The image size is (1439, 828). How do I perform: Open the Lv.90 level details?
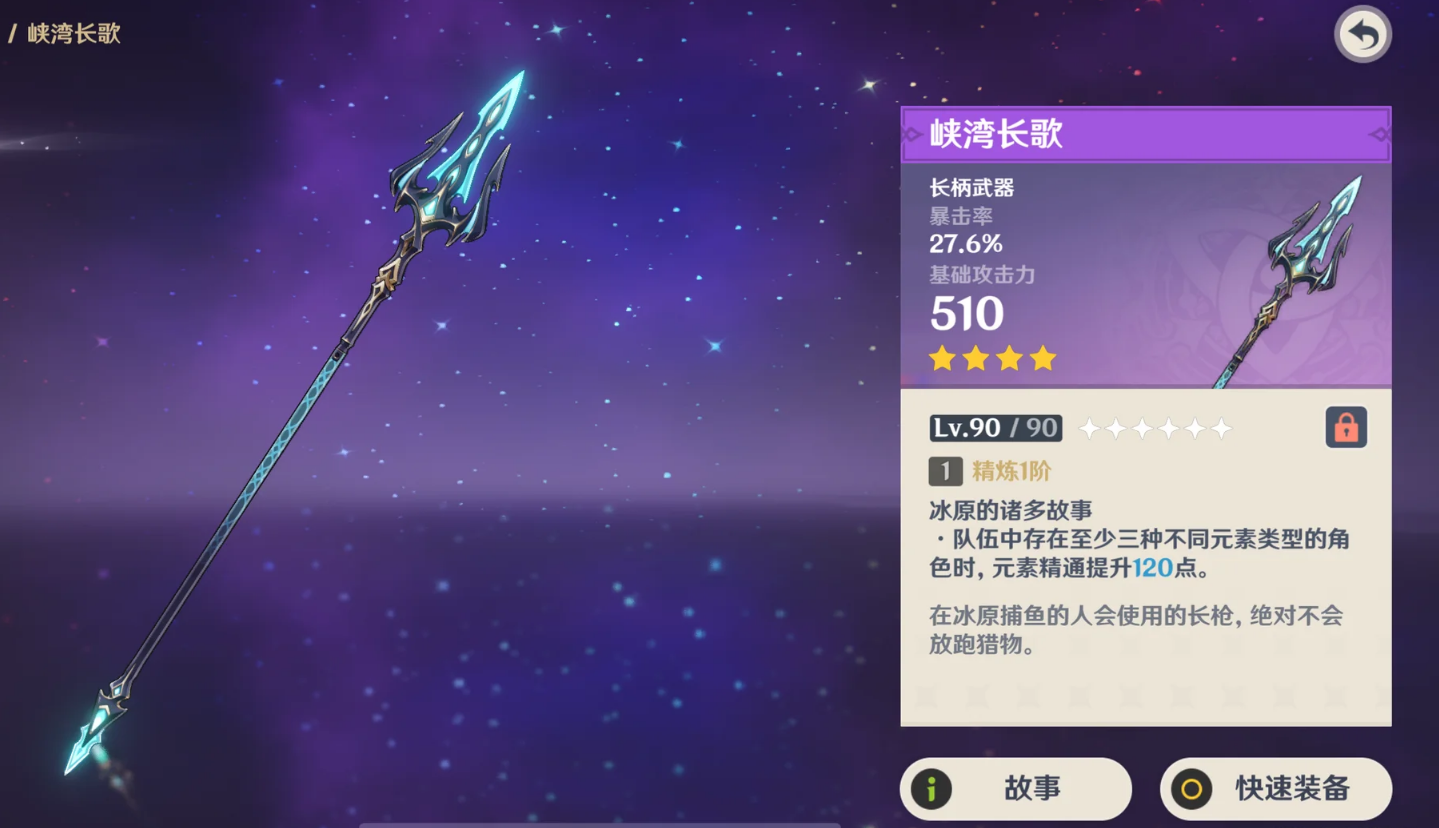pyautogui.click(x=995, y=427)
